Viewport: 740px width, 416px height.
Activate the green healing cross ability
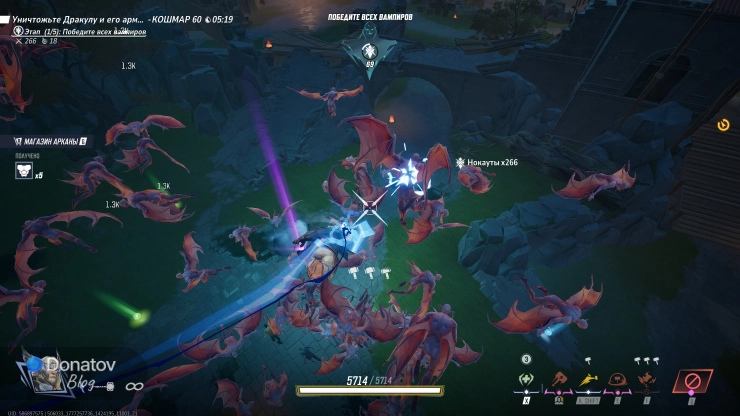526,380
